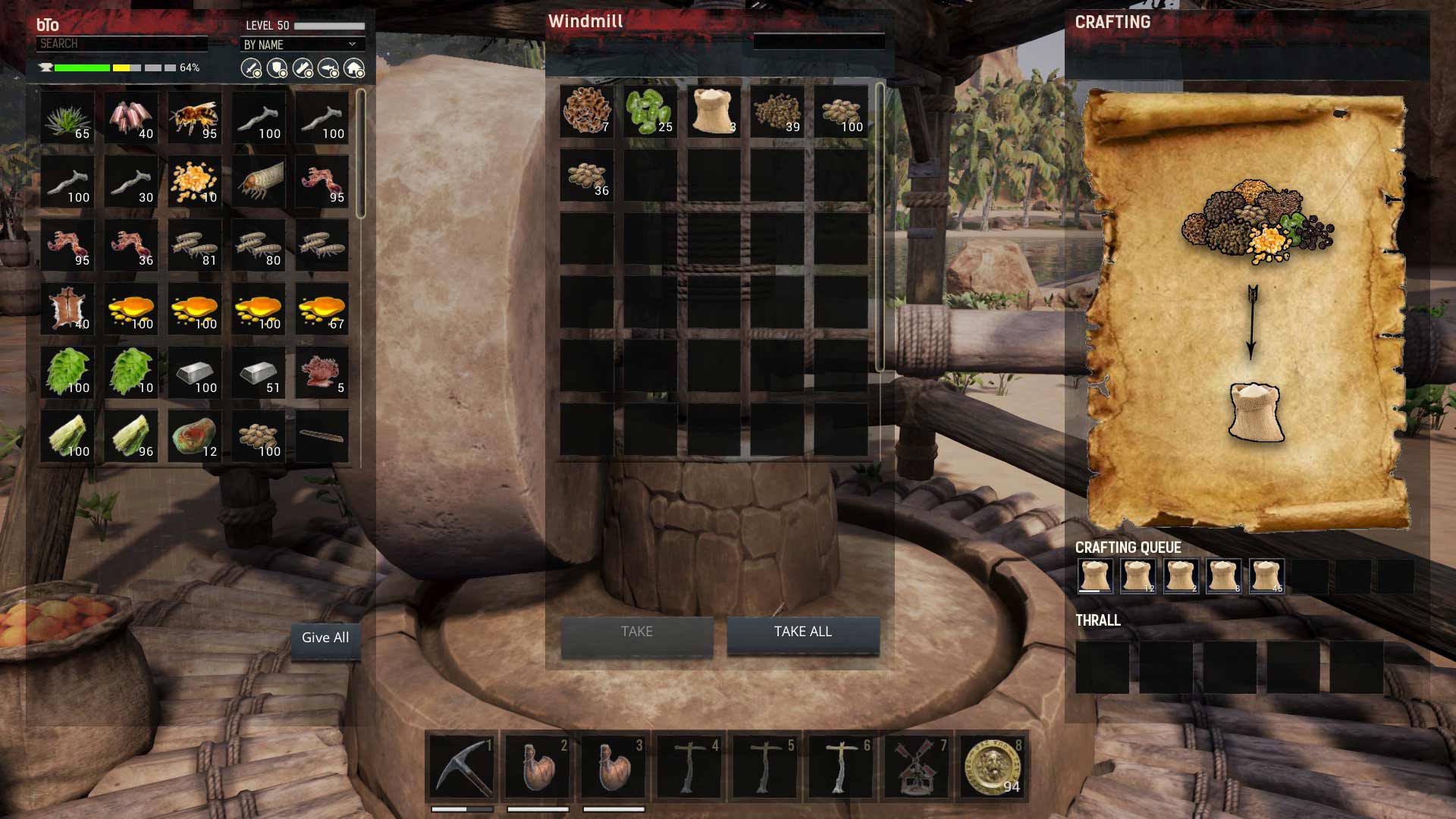This screenshot has width=1456, height=819.
Task: Select the green gemstone stack of 12
Action: pyautogui.click(x=195, y=437)
